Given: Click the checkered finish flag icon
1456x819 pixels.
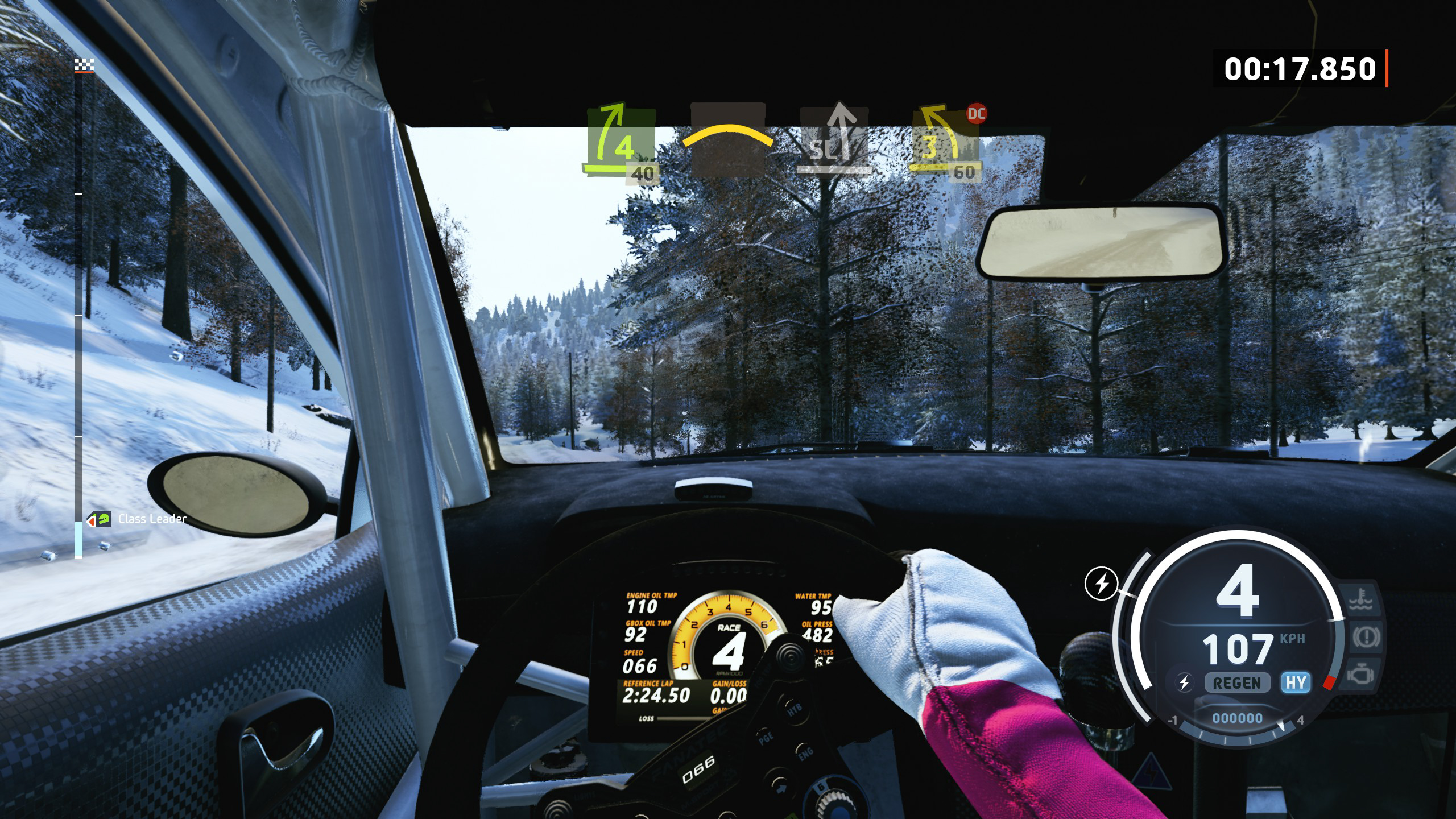Looking at the screenshot, I should [84, 66].
